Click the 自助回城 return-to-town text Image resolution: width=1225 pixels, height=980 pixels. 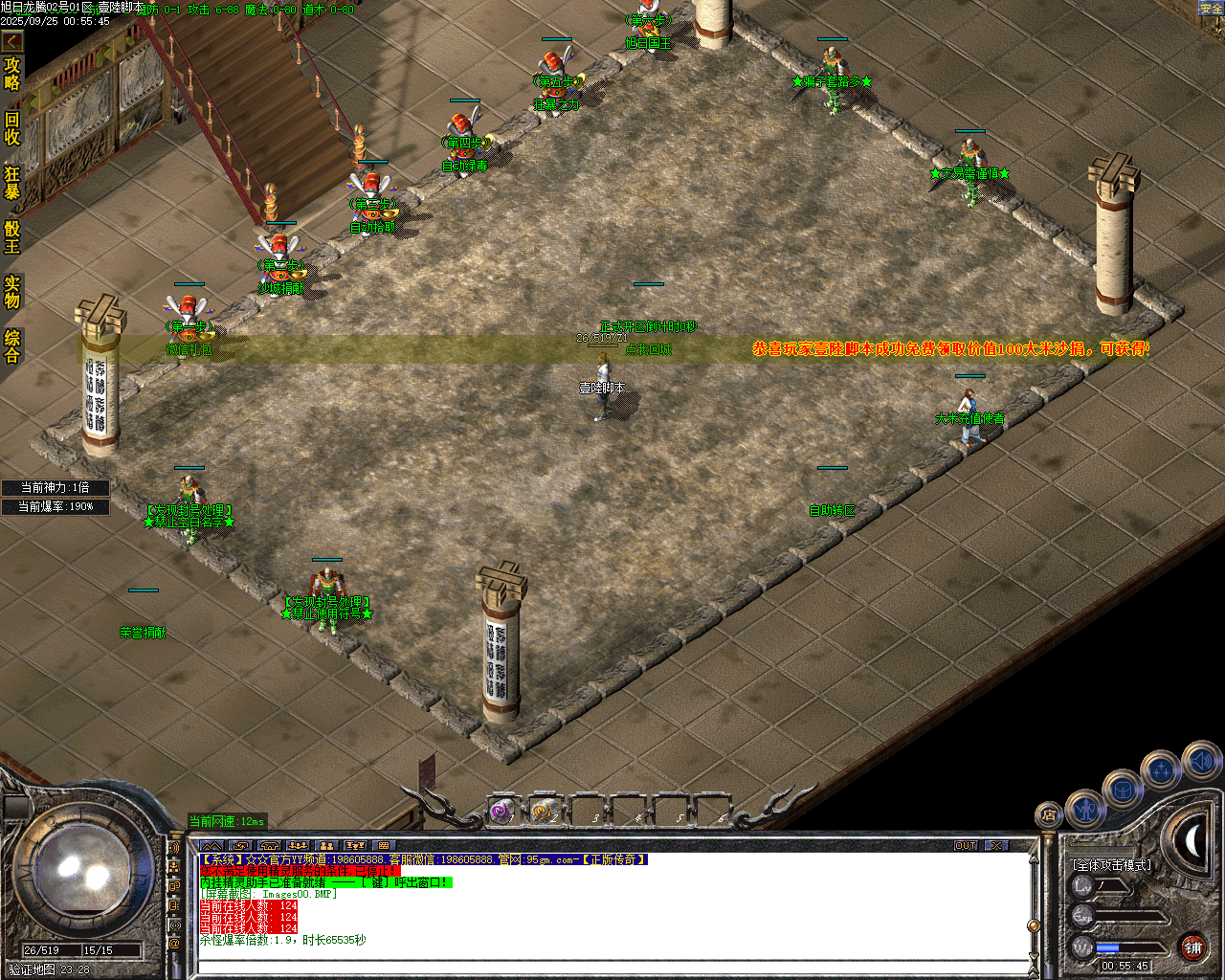point(648,349)
